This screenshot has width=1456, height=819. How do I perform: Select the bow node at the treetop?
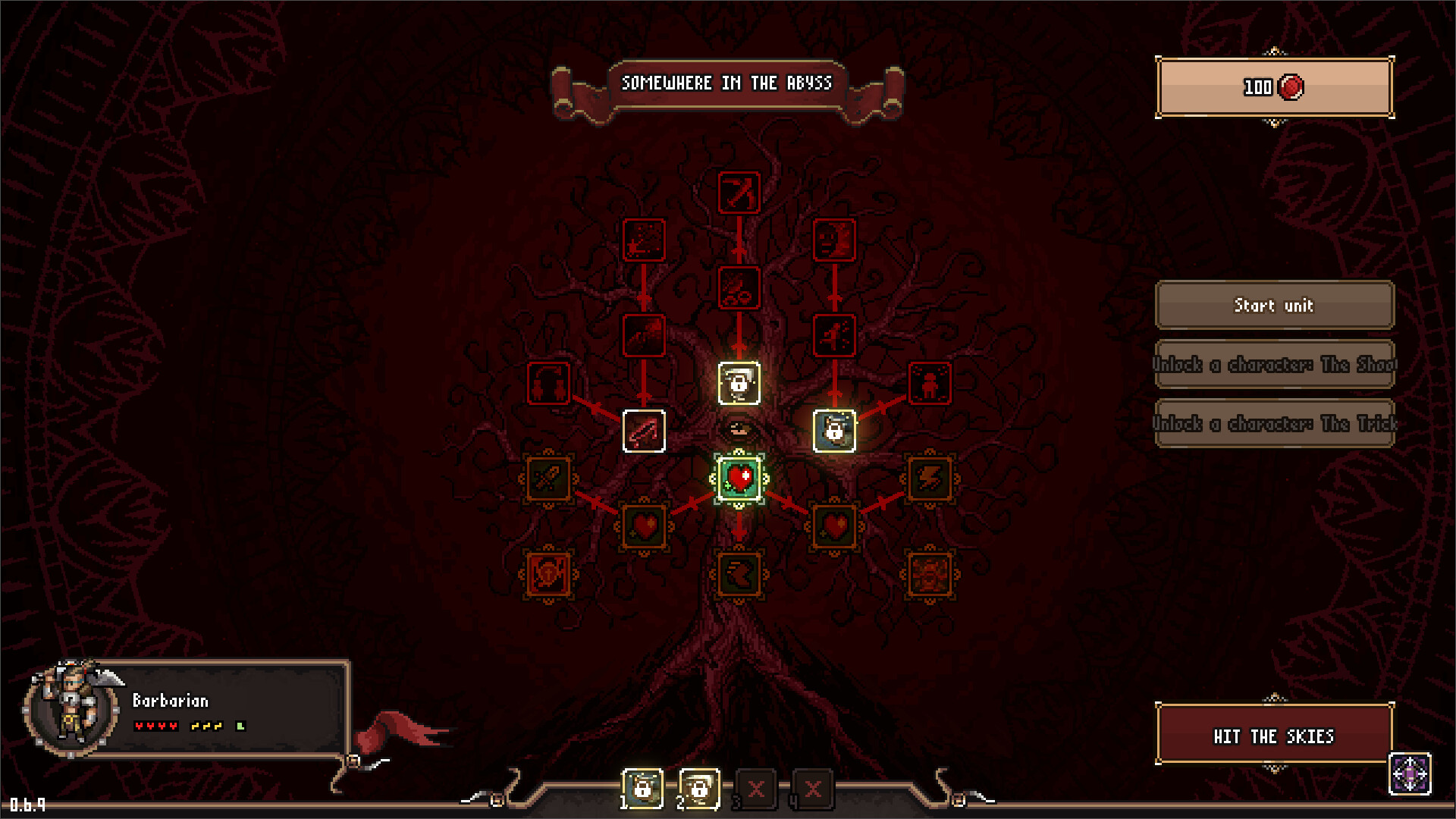tap(739, 193)
